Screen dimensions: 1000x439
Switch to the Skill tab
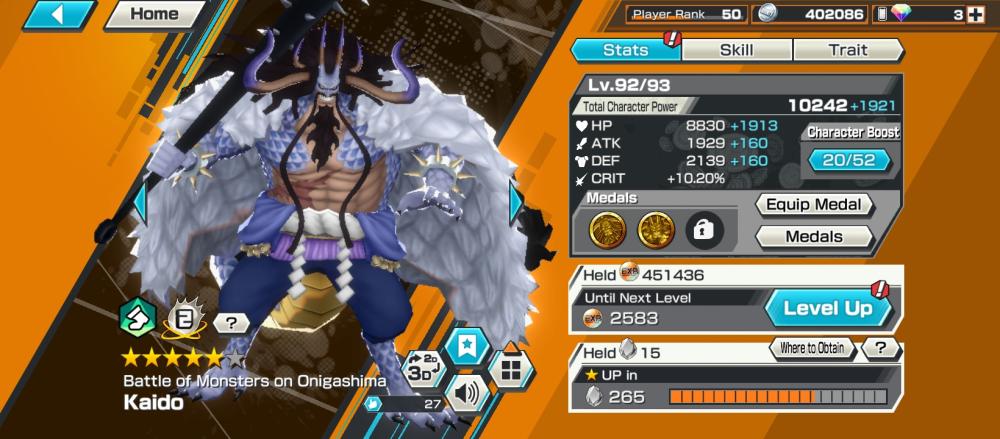click(737, 50)
